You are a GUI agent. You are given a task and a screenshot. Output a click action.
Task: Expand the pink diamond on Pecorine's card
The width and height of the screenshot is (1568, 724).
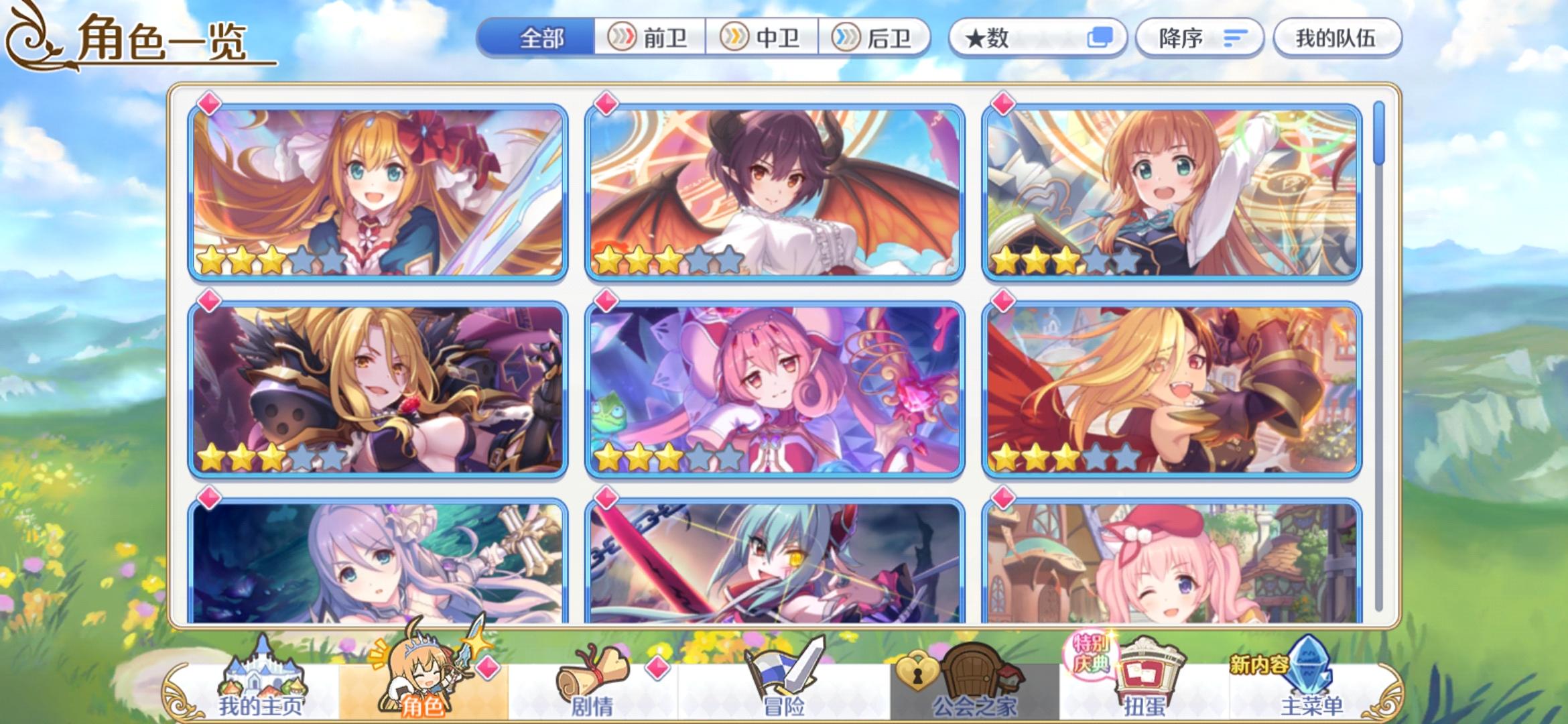click(208, 105)
